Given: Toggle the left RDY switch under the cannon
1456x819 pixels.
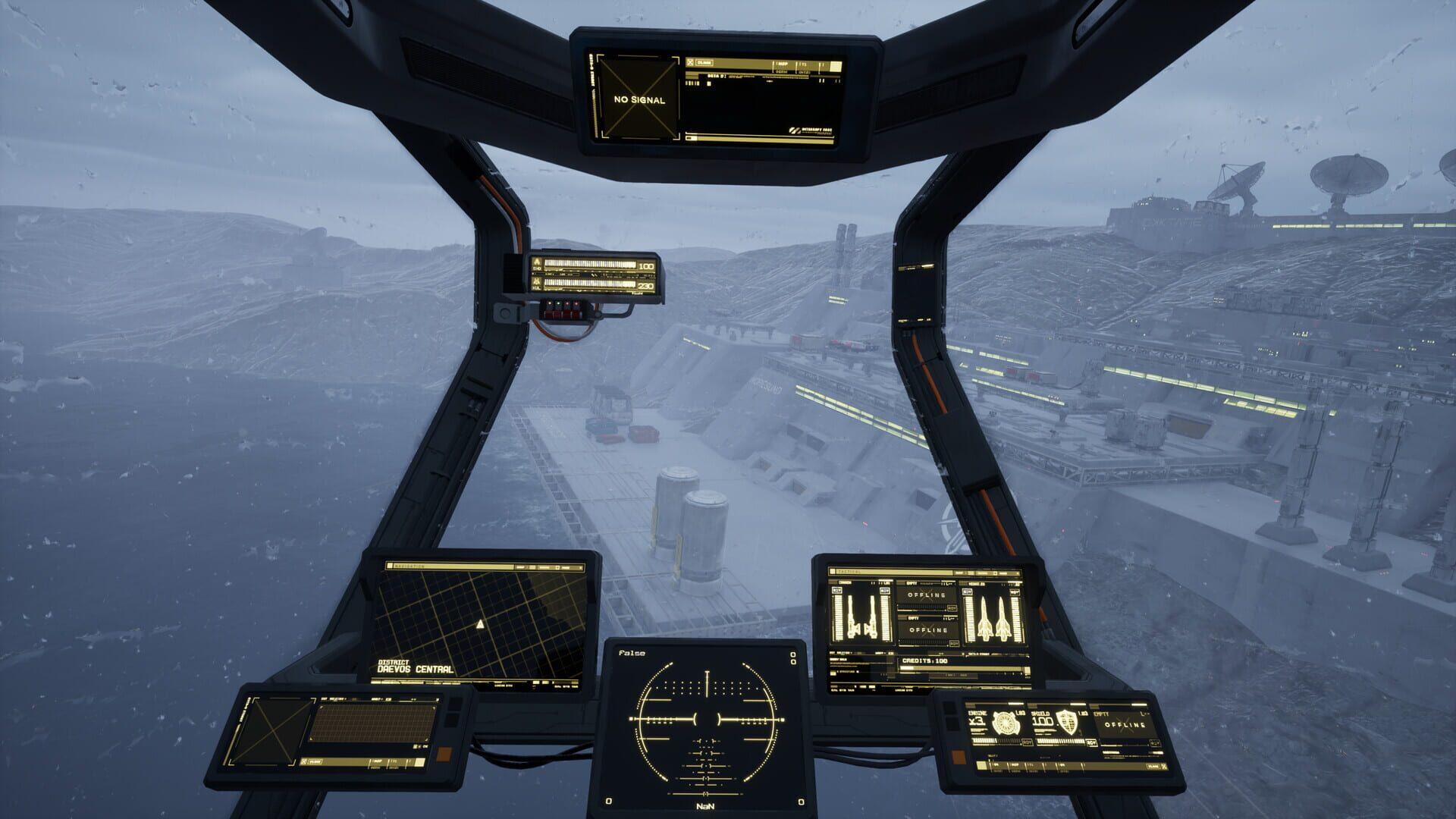Looking at the screenshot, I should [x=836, y=591].
